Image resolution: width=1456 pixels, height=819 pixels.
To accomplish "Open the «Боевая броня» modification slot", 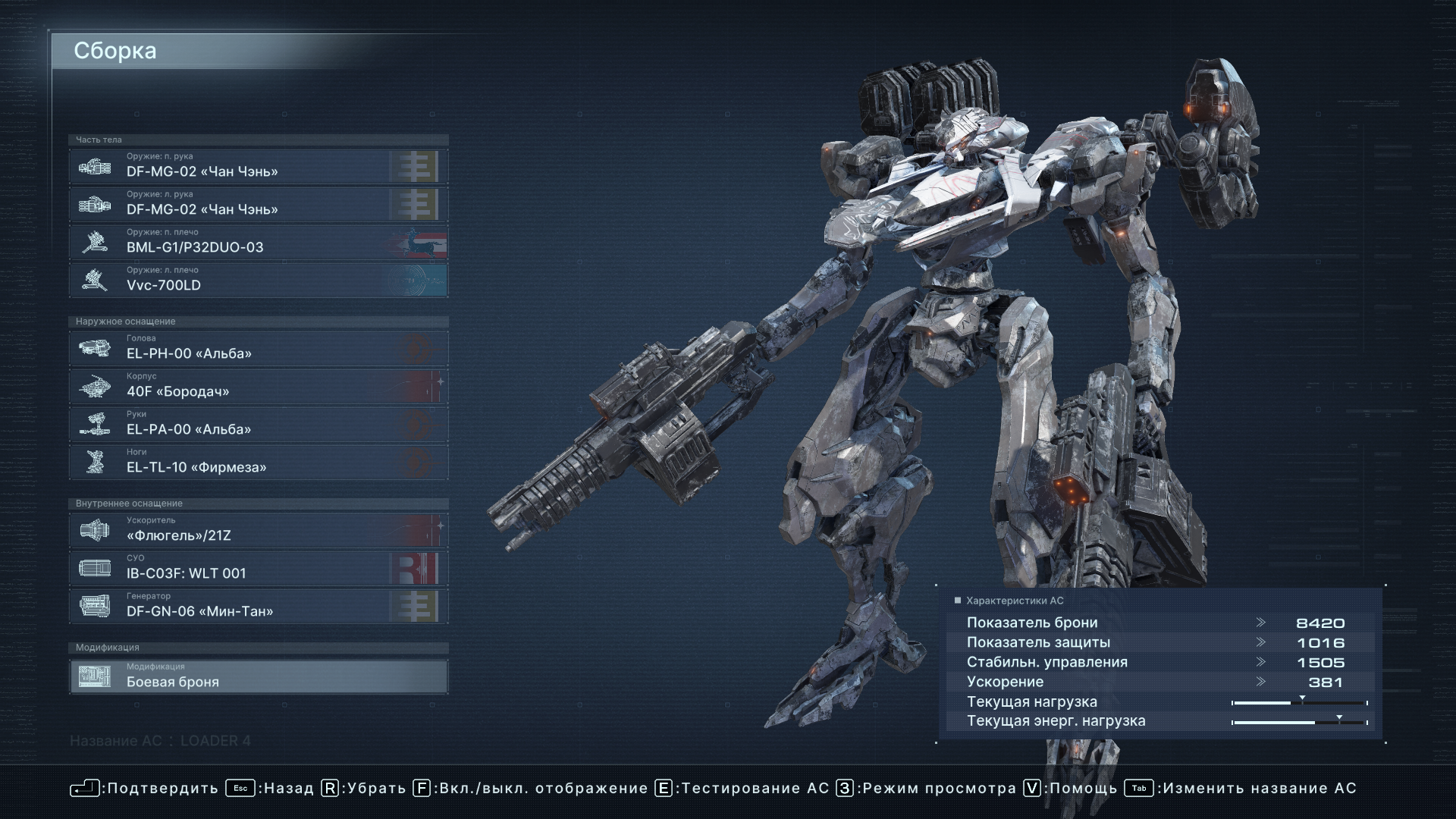I will (258, 676).
